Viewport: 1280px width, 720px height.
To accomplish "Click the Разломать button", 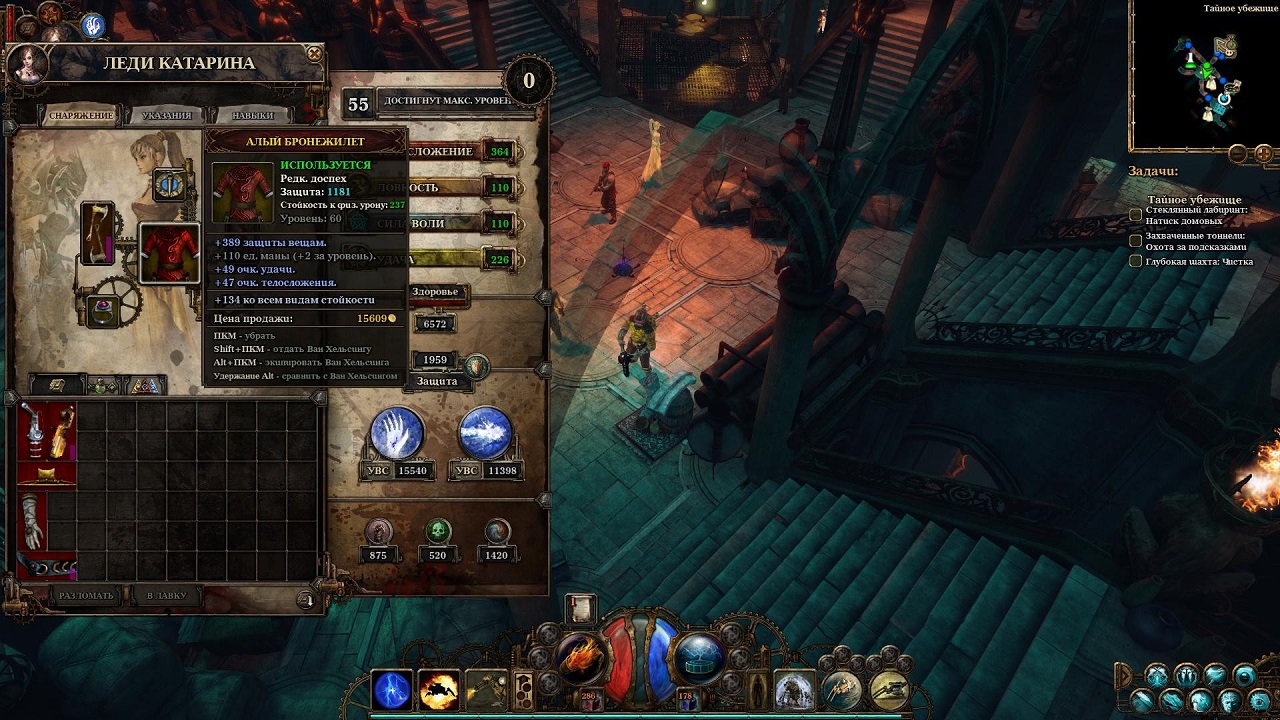I will coord(87,596).
